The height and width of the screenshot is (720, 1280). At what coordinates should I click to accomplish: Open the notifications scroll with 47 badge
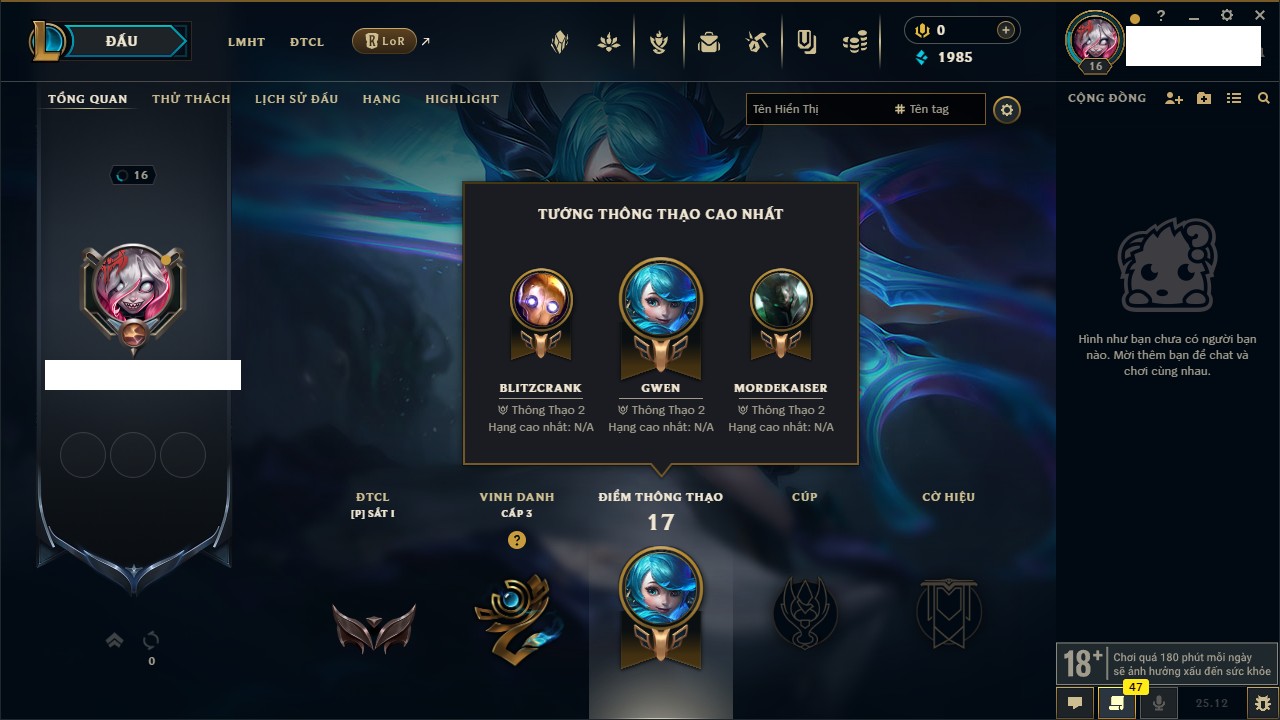(1117, 702)
